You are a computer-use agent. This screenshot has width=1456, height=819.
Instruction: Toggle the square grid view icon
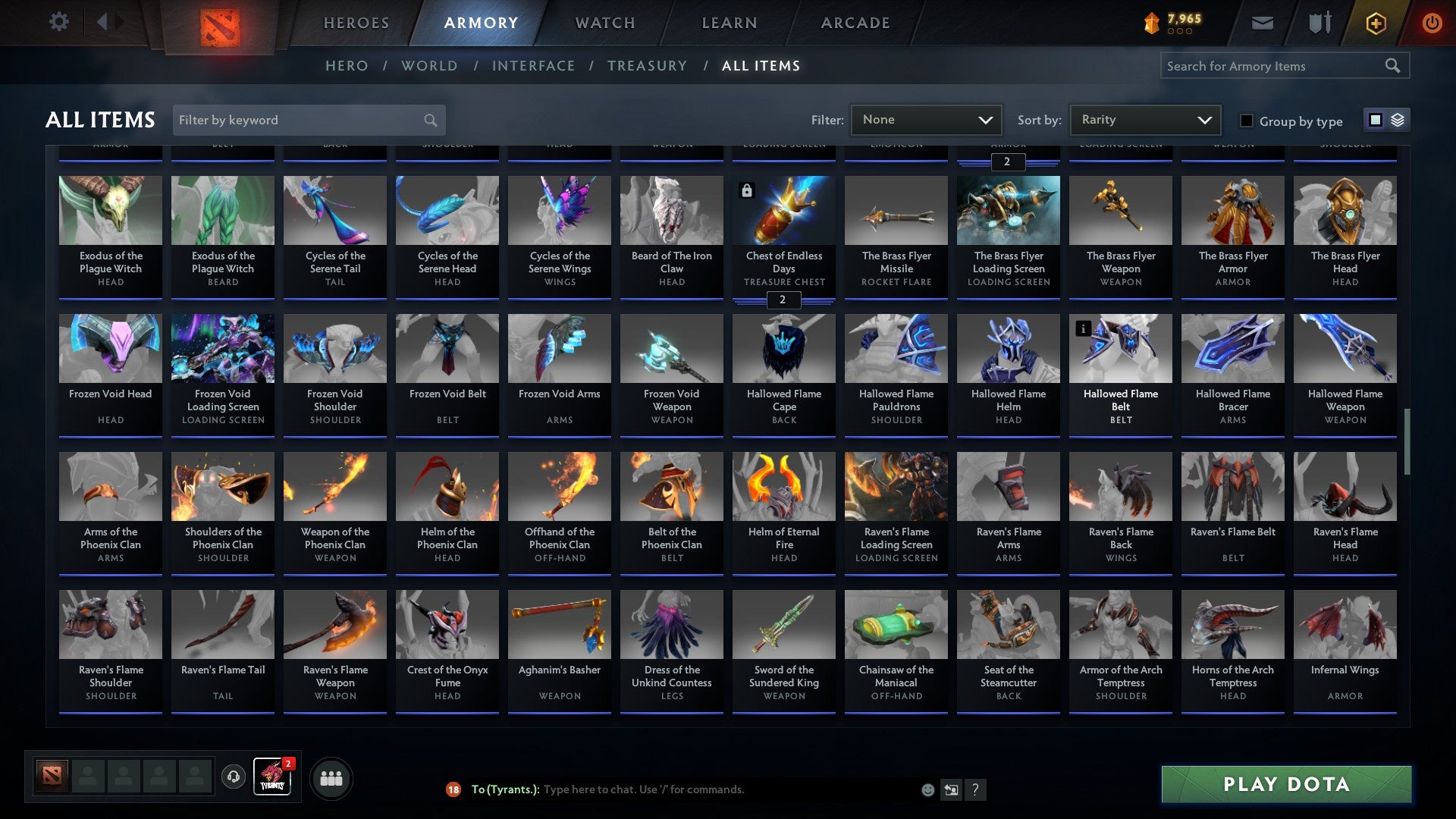pyautogui.click(x=1375, y=120)
